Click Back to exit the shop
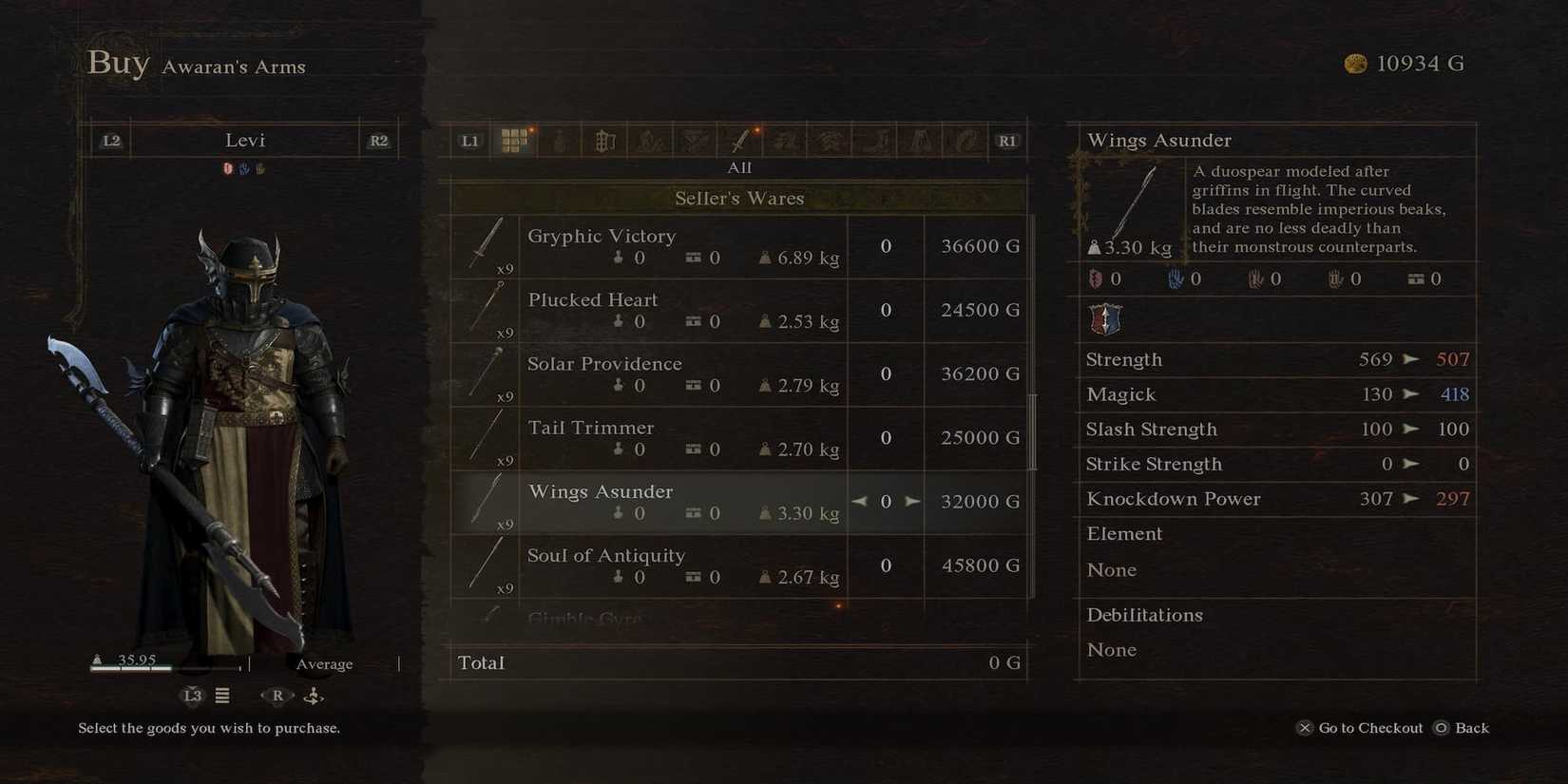 1470,728
